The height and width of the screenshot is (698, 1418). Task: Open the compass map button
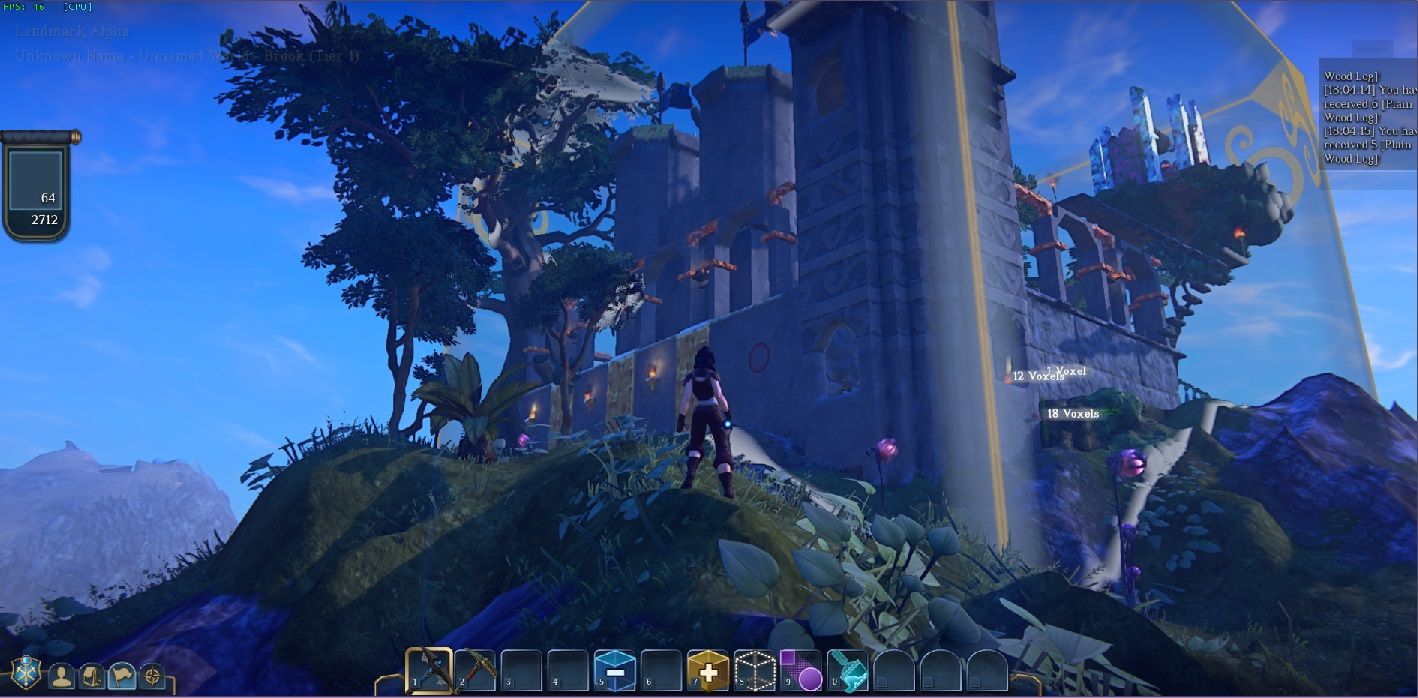tap(152, 676)
